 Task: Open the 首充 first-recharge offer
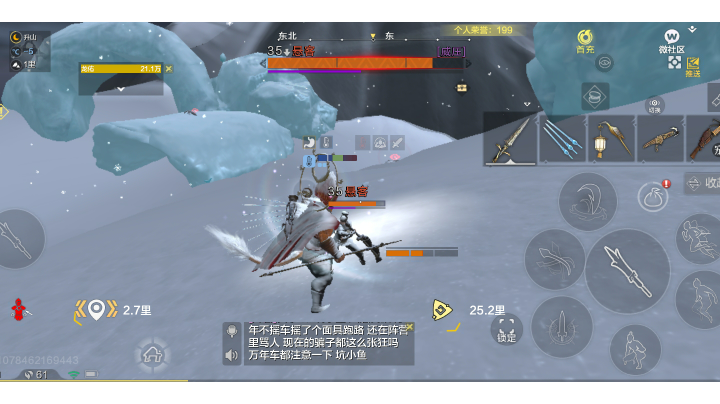pos(585,40)
